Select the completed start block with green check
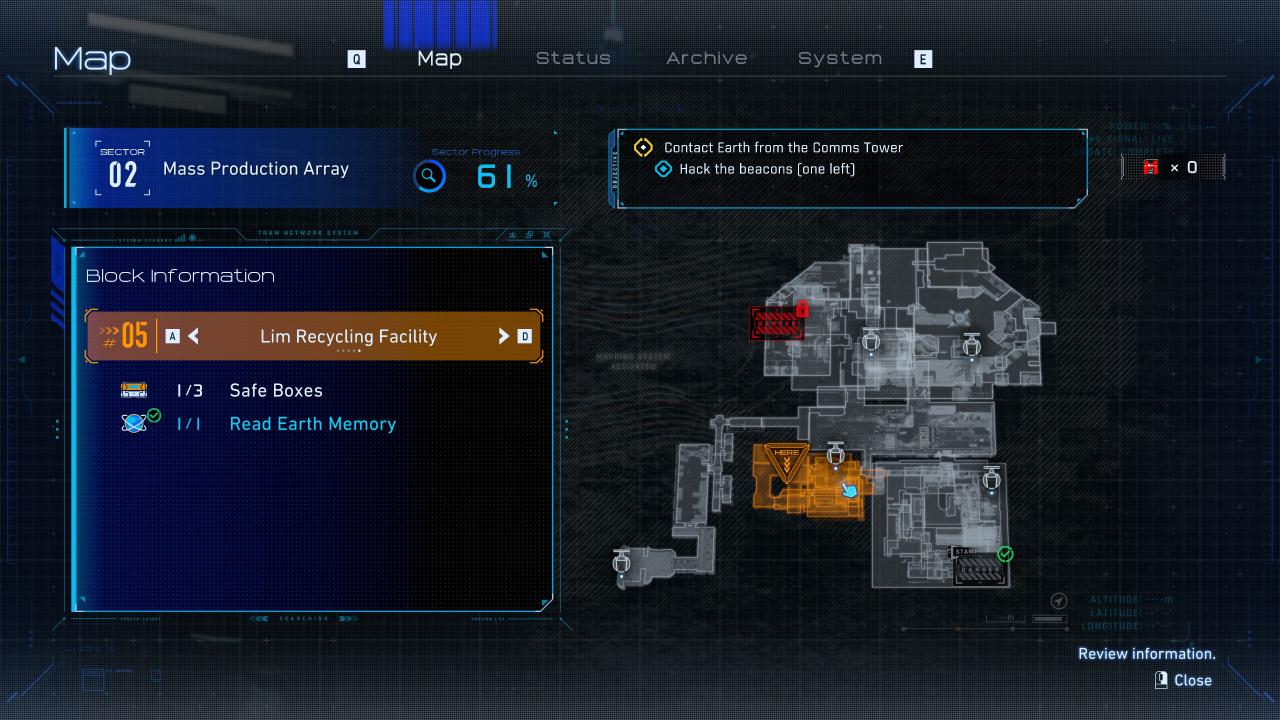The width and height of the screenshot is (1280, 720). click(x=981, y=567)
